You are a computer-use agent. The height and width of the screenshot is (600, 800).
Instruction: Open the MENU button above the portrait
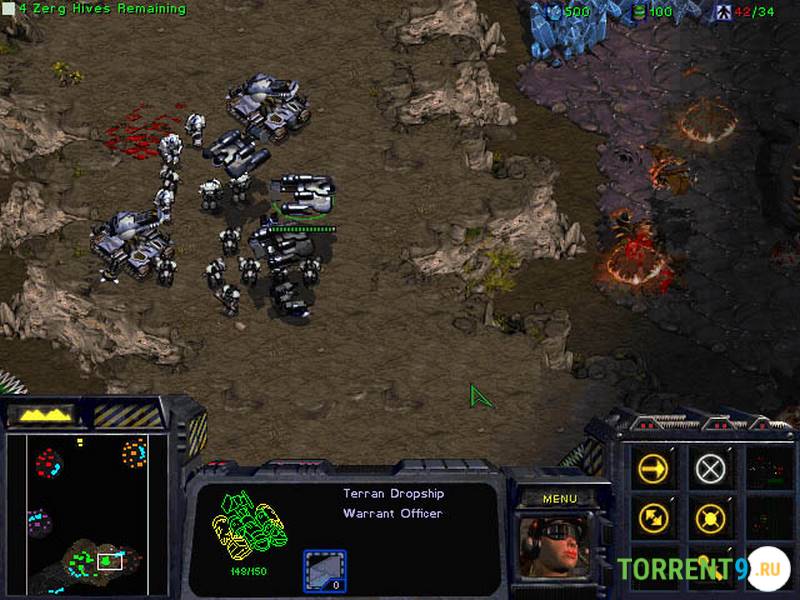(x=559, y=498)
